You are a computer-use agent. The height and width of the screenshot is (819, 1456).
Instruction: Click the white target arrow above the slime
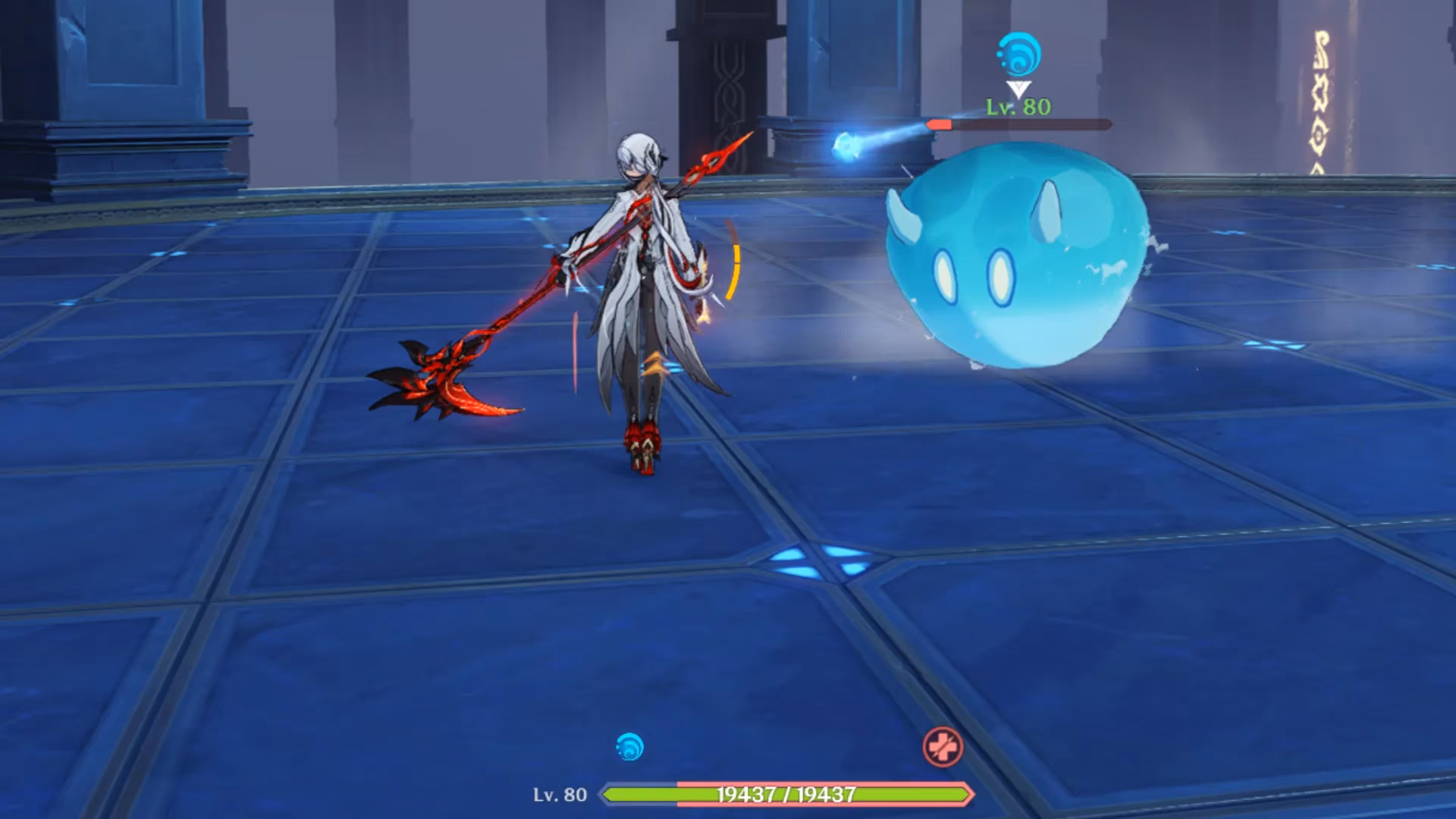coord(1018,89)
